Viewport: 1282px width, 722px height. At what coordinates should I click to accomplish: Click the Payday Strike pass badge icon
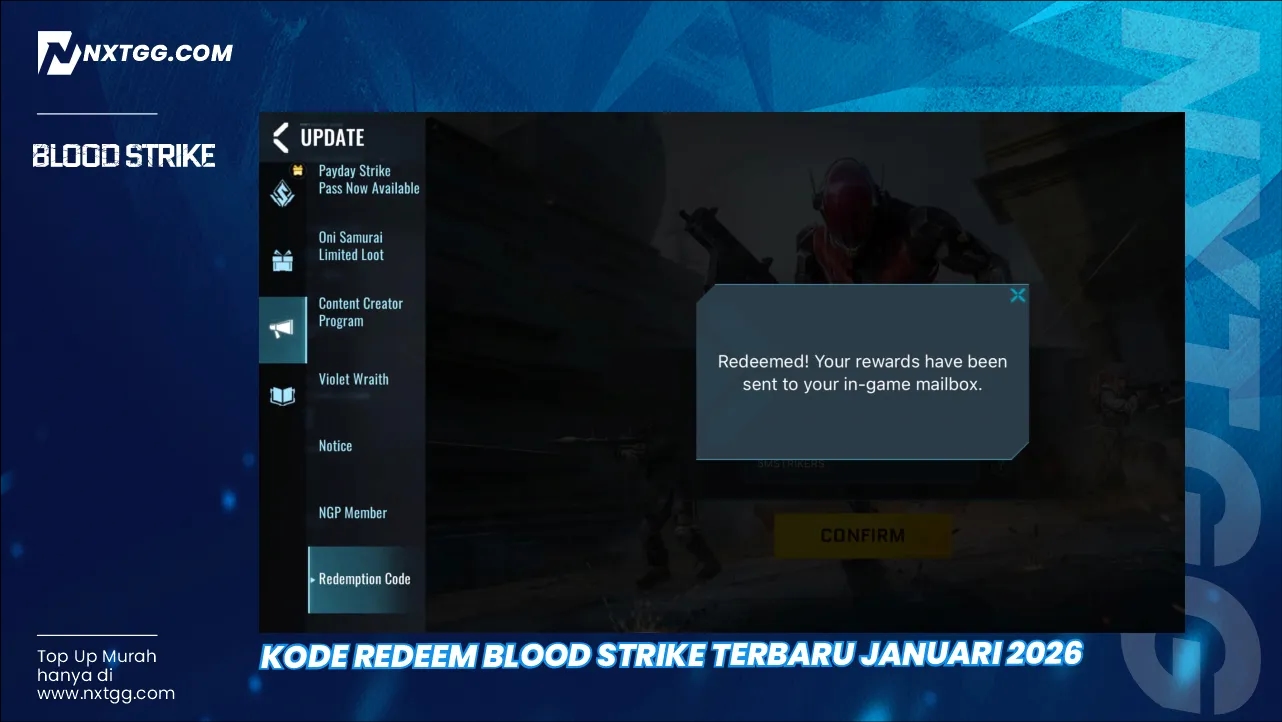coord(283,192)
